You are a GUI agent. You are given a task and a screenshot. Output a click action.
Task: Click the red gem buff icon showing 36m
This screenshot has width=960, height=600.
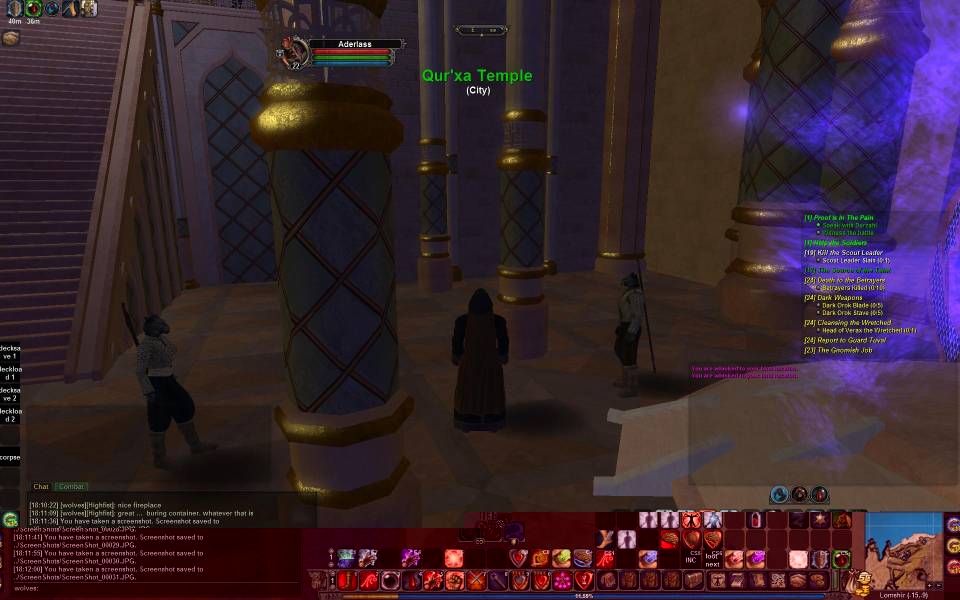click(33, 8)
